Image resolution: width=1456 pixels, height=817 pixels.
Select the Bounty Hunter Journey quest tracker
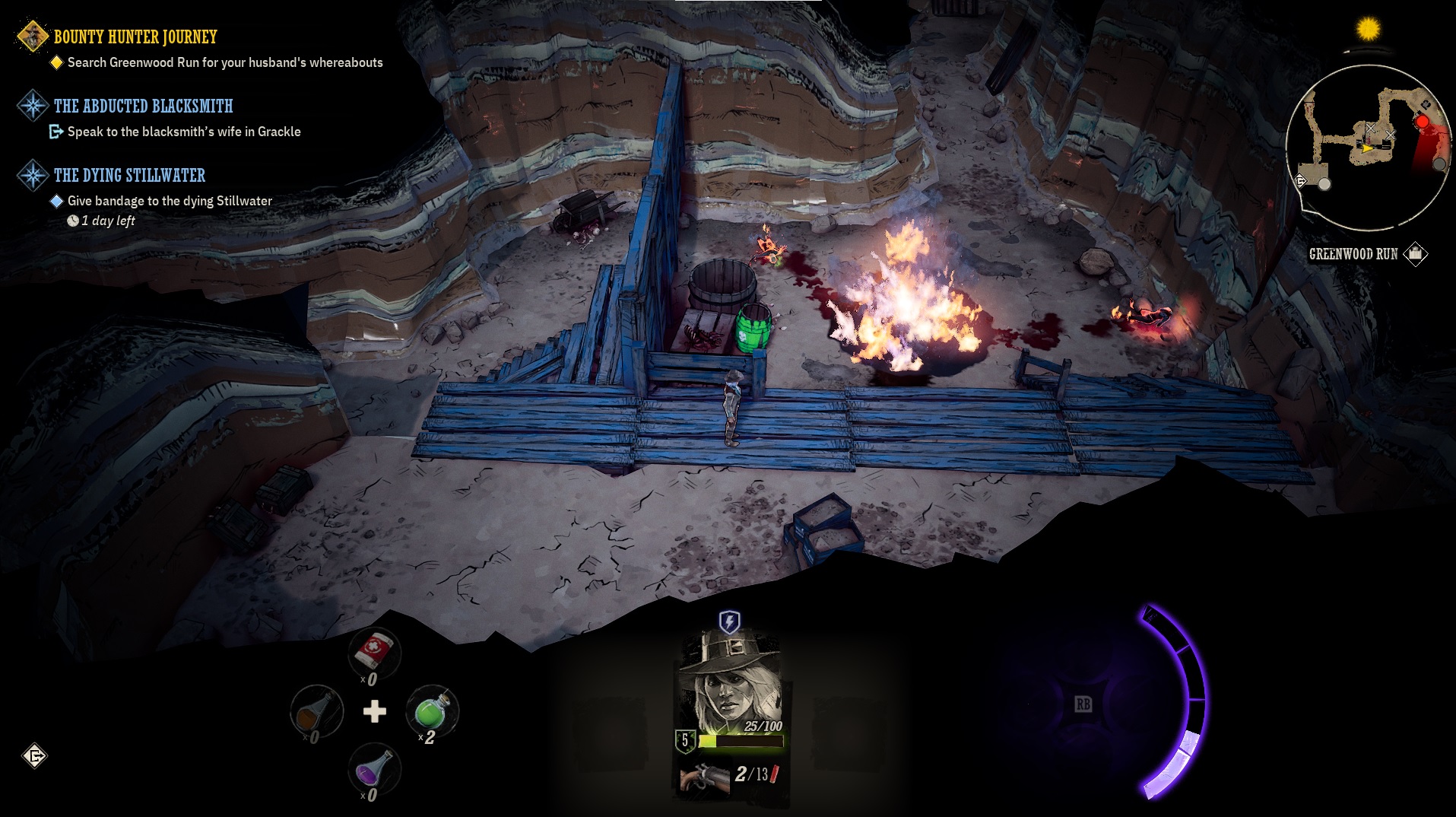point(135,37)
